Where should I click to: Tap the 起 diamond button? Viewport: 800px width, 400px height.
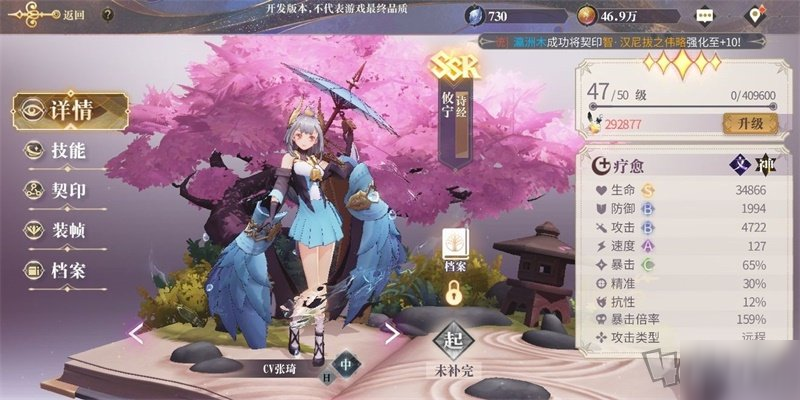click(453, 341)
